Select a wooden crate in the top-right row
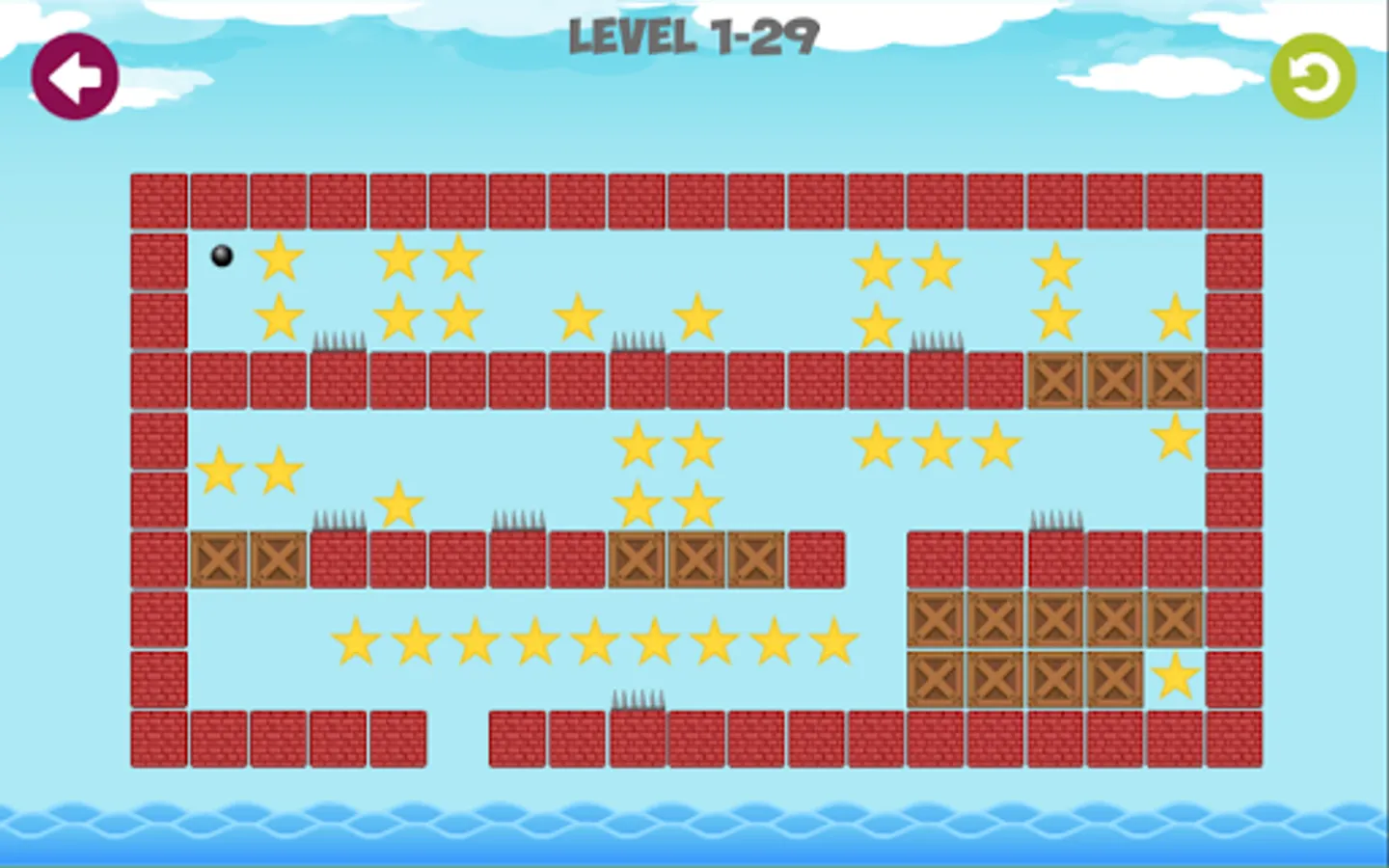 [1114, 379]
